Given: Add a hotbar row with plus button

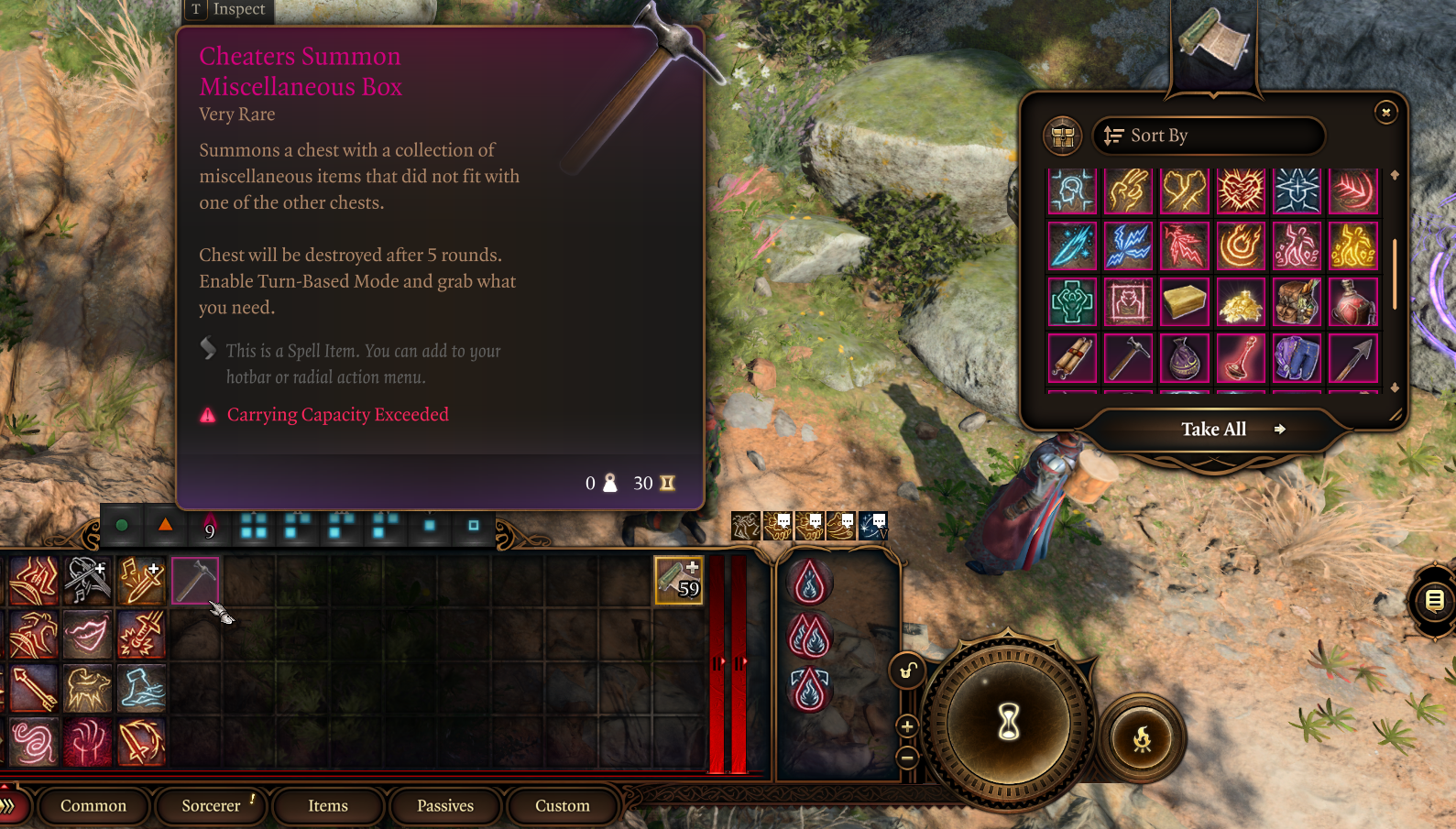Looking at the screenshot, I should tap(907, 727).
